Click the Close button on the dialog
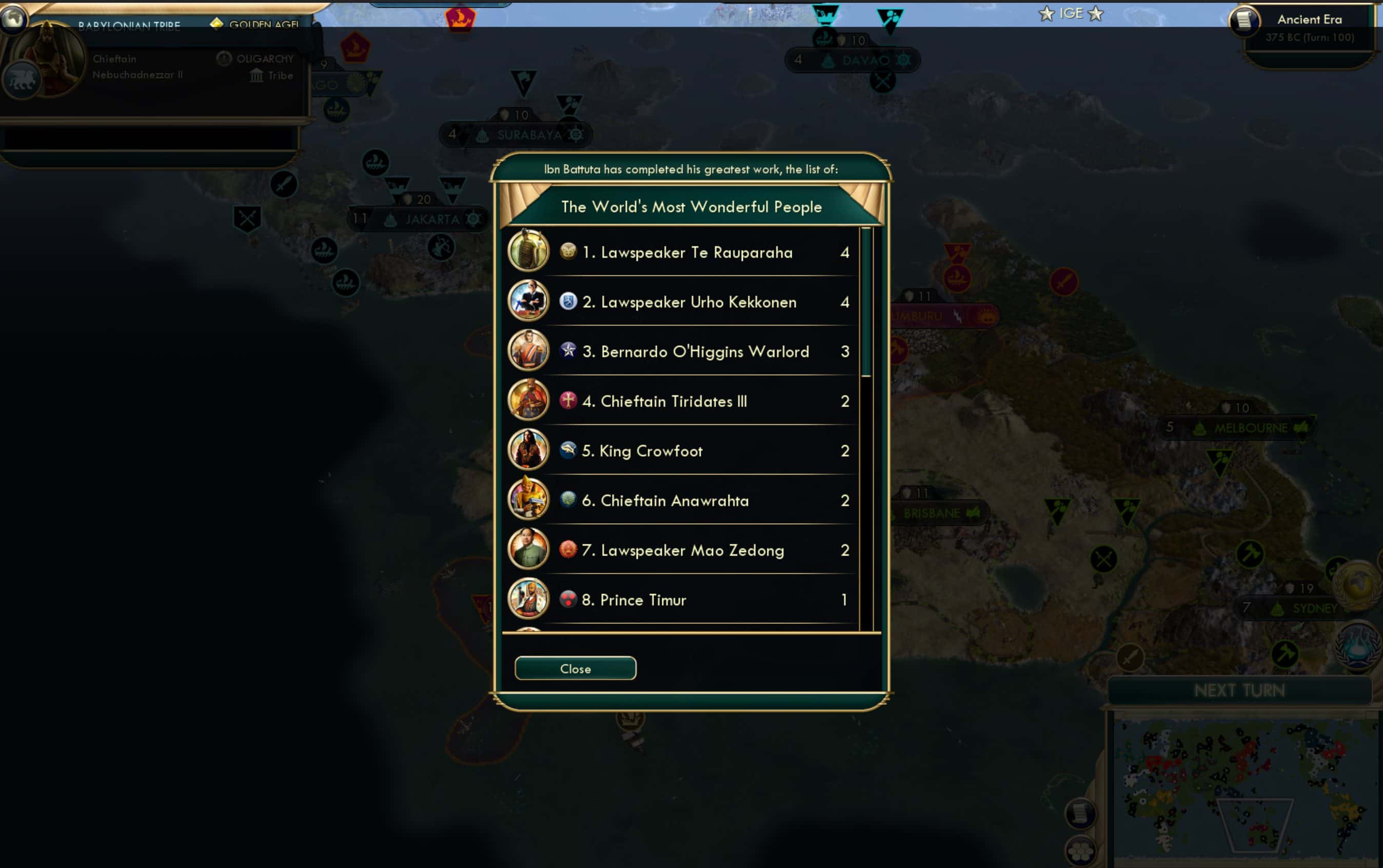Viewport: 1383px width, 868px height. [x=575, y=668]
